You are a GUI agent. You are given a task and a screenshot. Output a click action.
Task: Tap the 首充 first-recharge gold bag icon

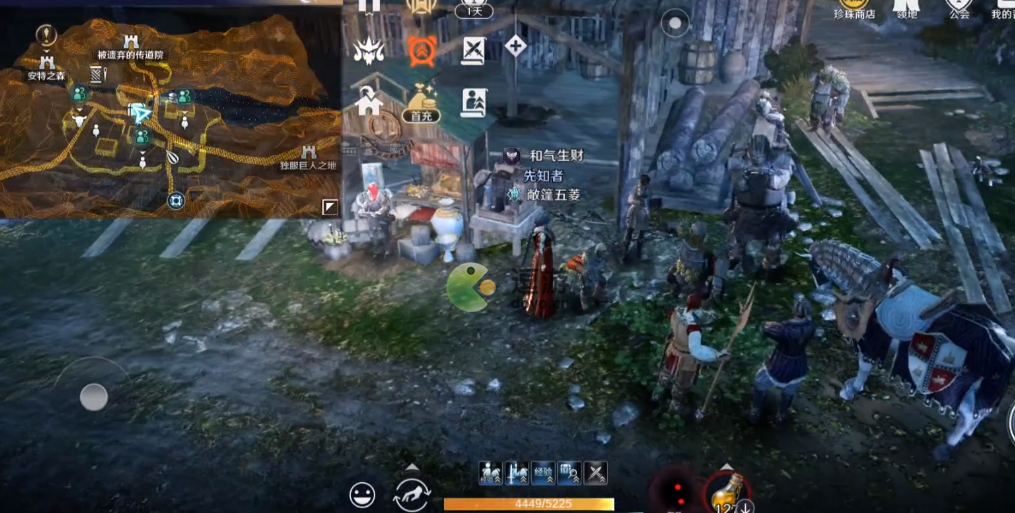[421, 100]
